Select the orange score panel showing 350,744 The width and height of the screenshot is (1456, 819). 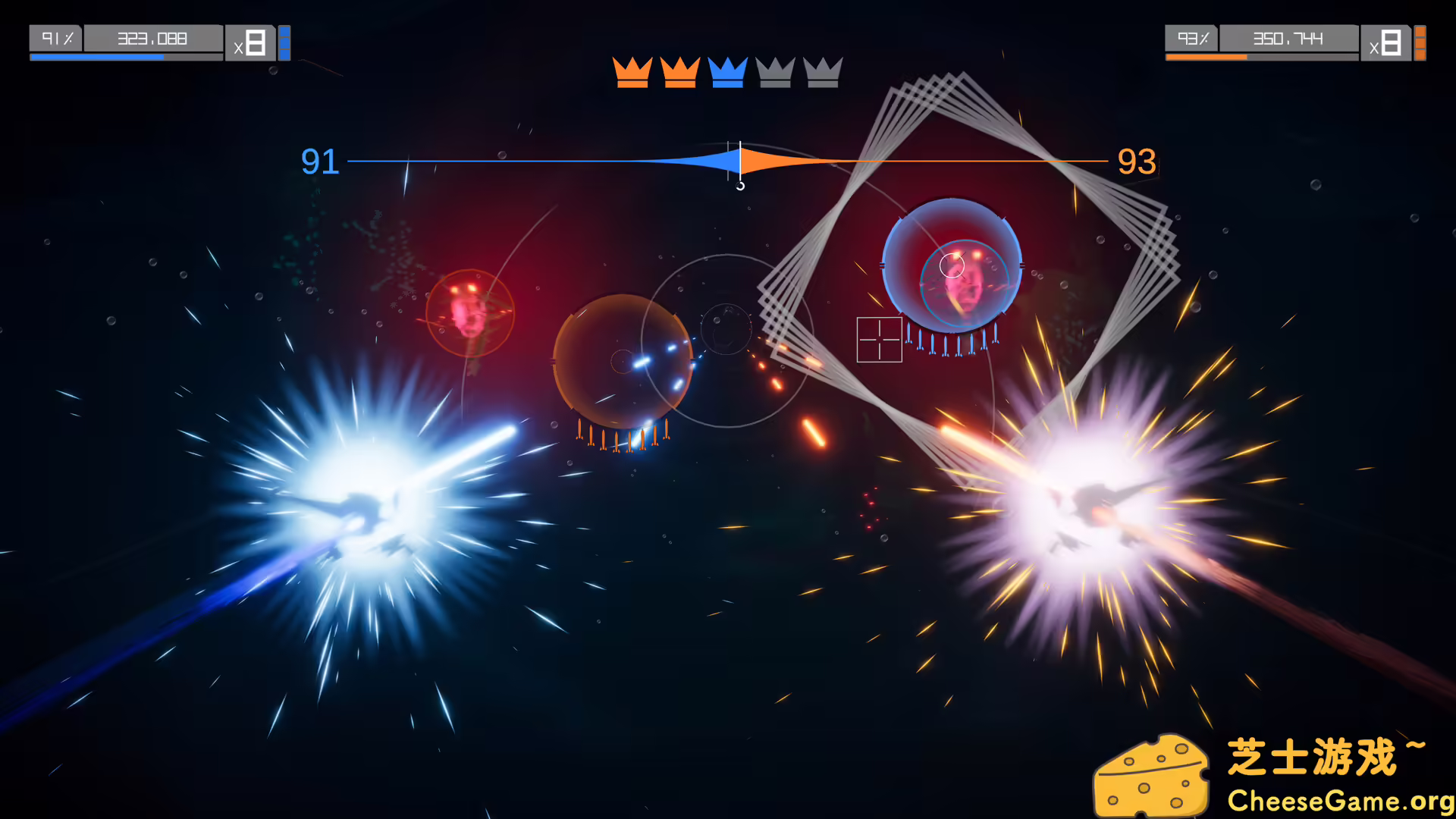pos(1288,39)
